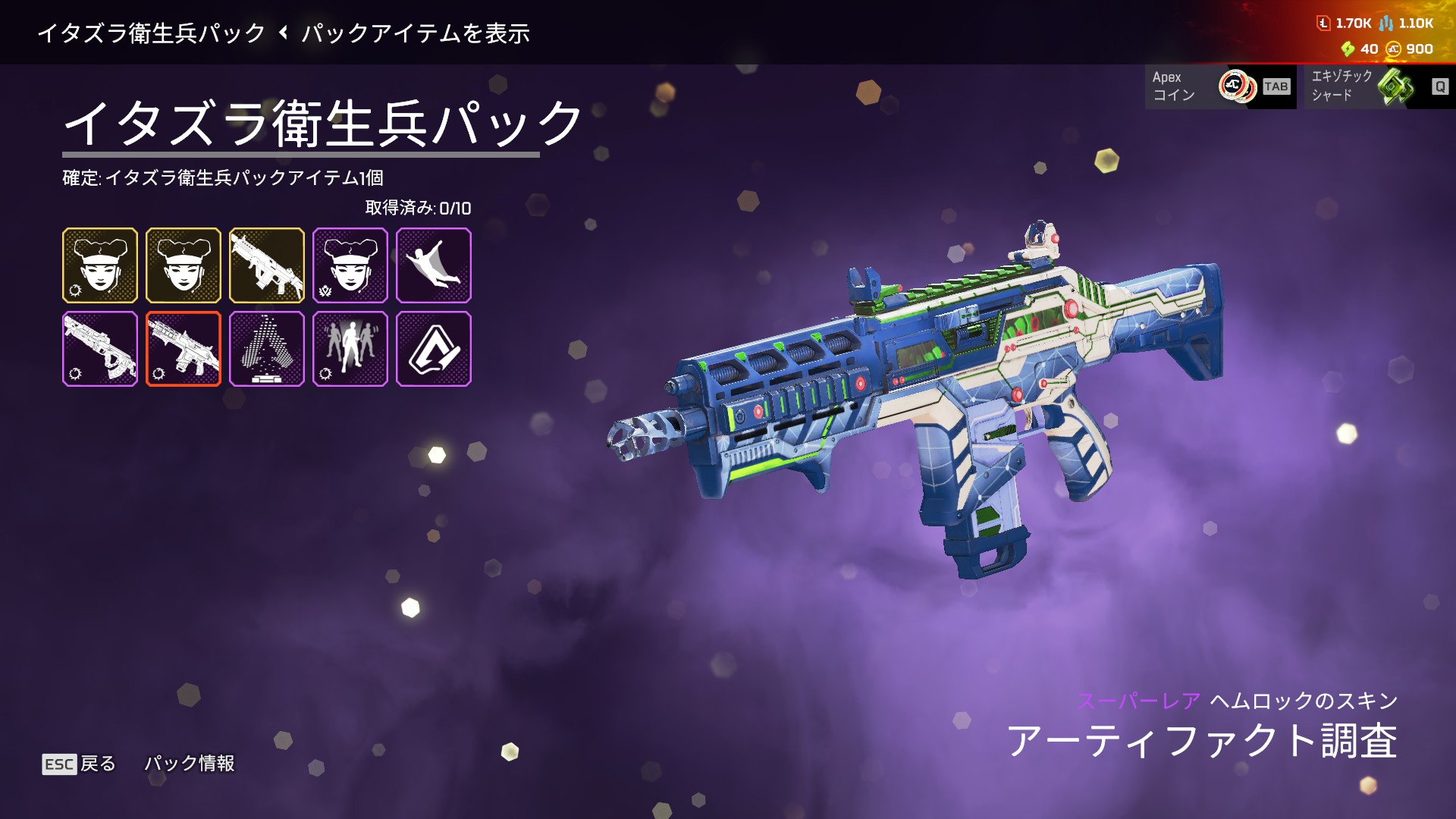The width and height of the screenshot is (1456, 819).
Task: Choose the purple-bordered Lifeline item thumbnail
Action: (x=350, y=265)
